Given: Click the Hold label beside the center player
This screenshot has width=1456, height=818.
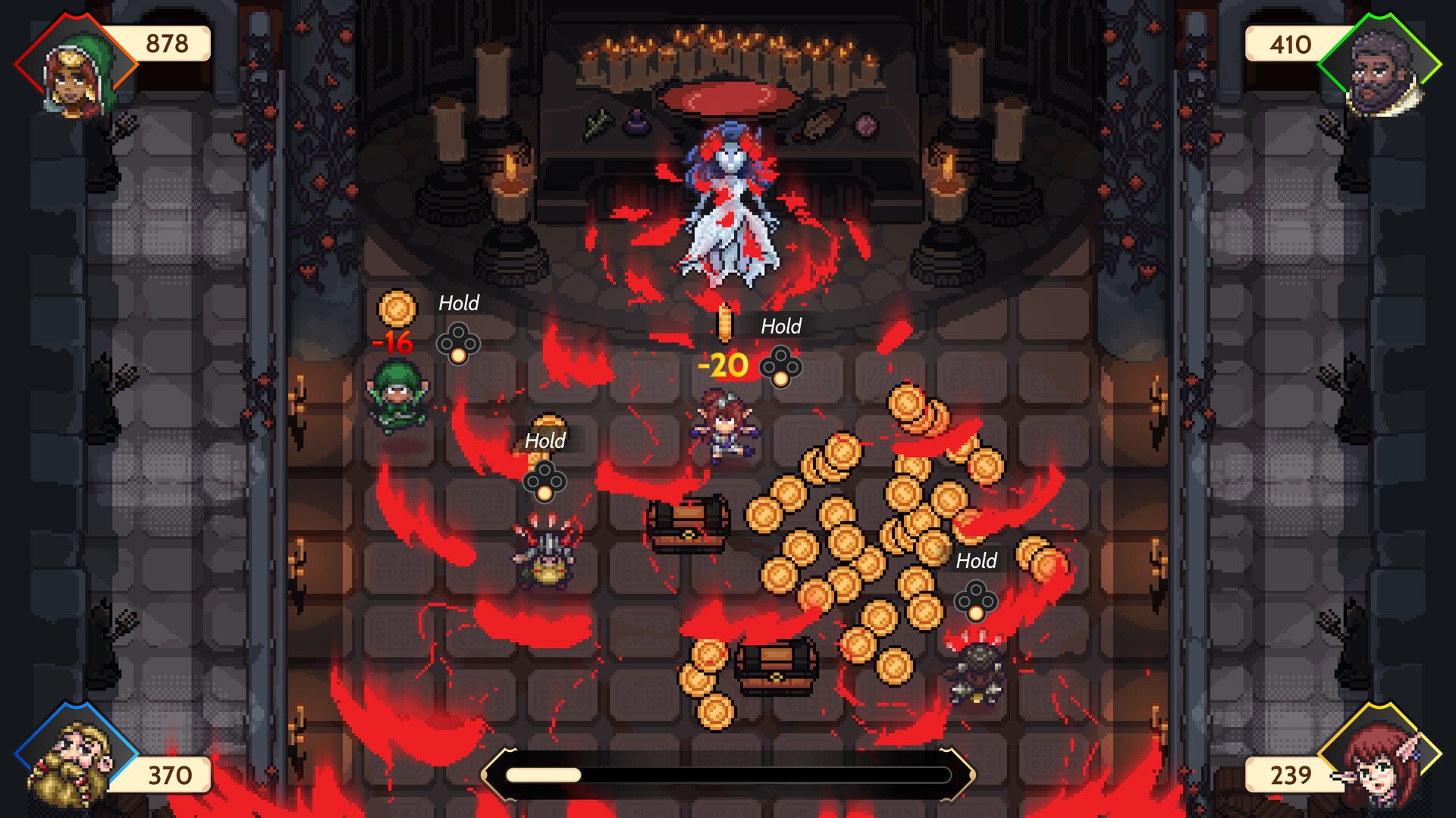Looking at the screenshot, I should click(x=781, y=326).
